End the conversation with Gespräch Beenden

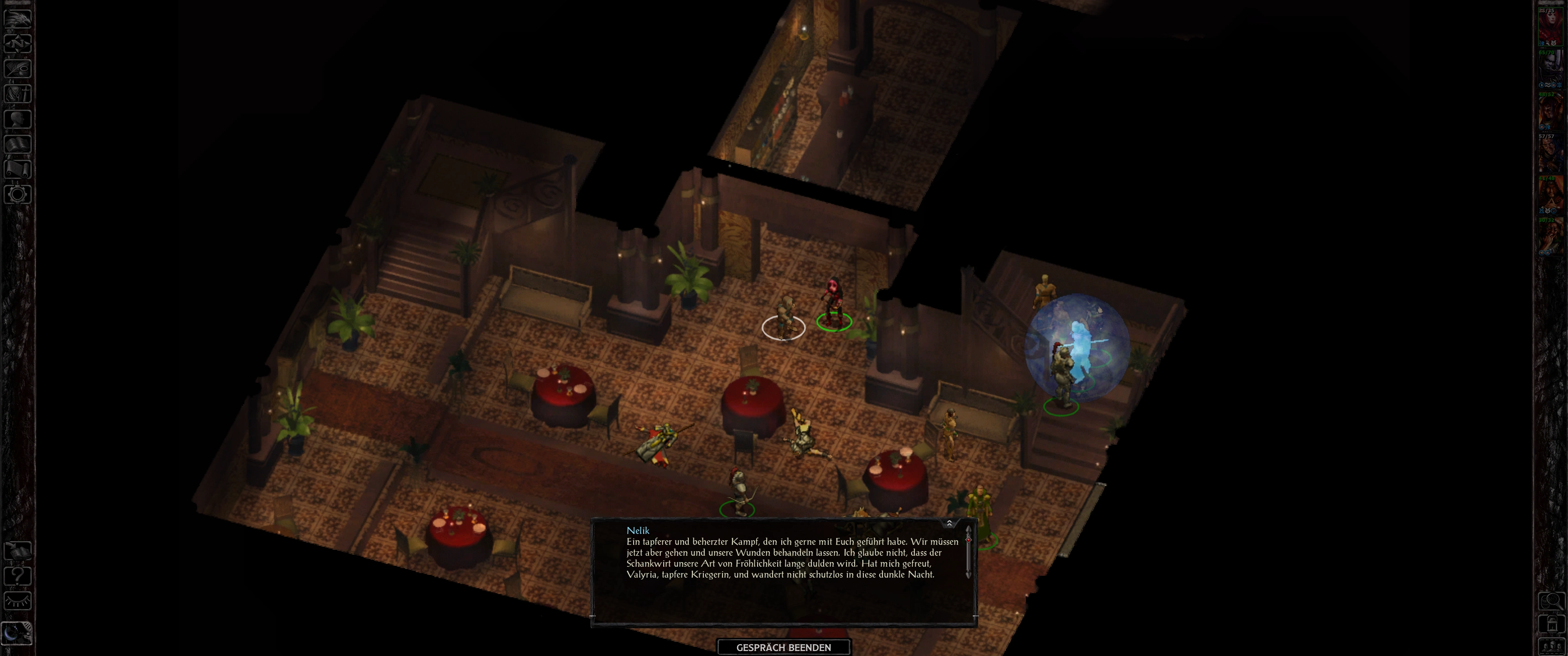(784, 647)
